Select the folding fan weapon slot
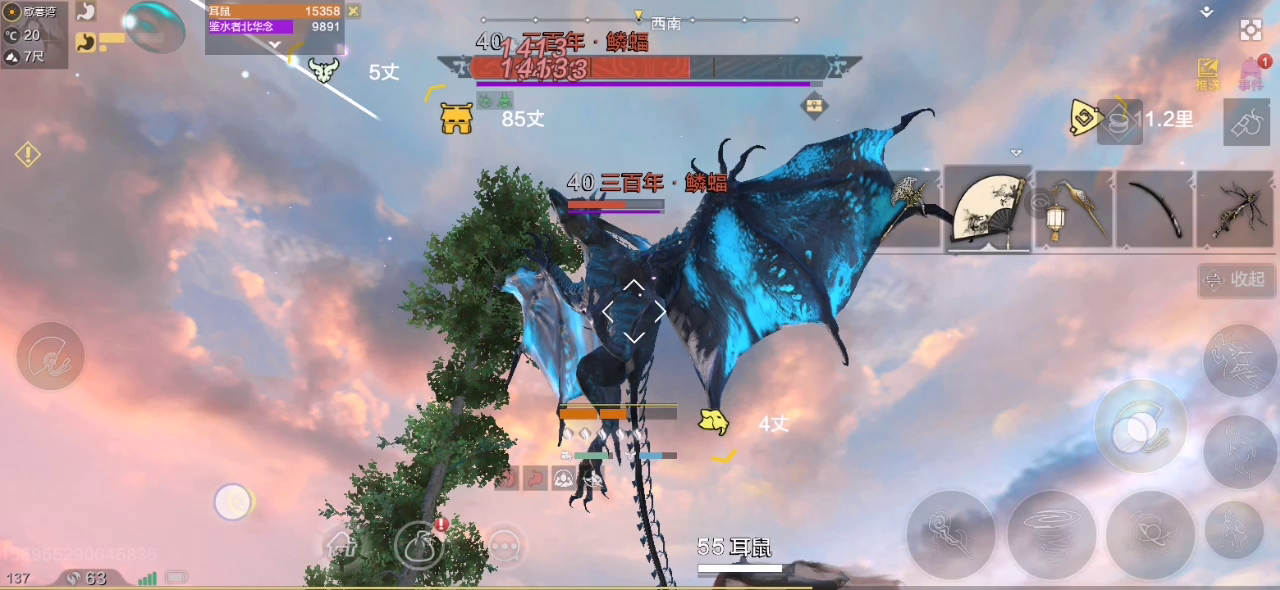1280x590 pixels. pos(987,209)
